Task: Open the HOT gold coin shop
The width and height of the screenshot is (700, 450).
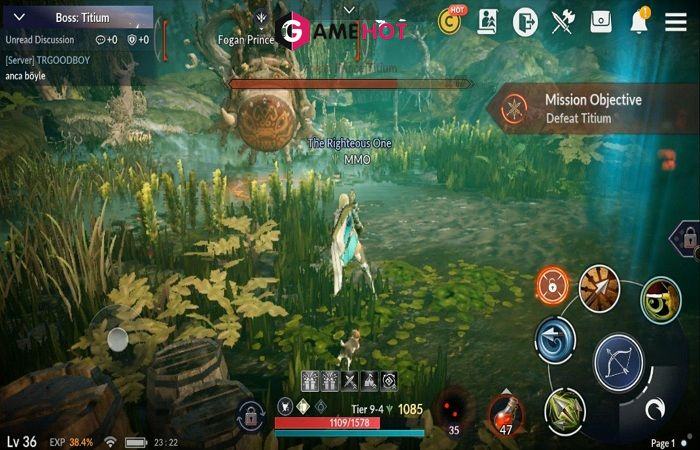Action: click(x=451, y=22)
